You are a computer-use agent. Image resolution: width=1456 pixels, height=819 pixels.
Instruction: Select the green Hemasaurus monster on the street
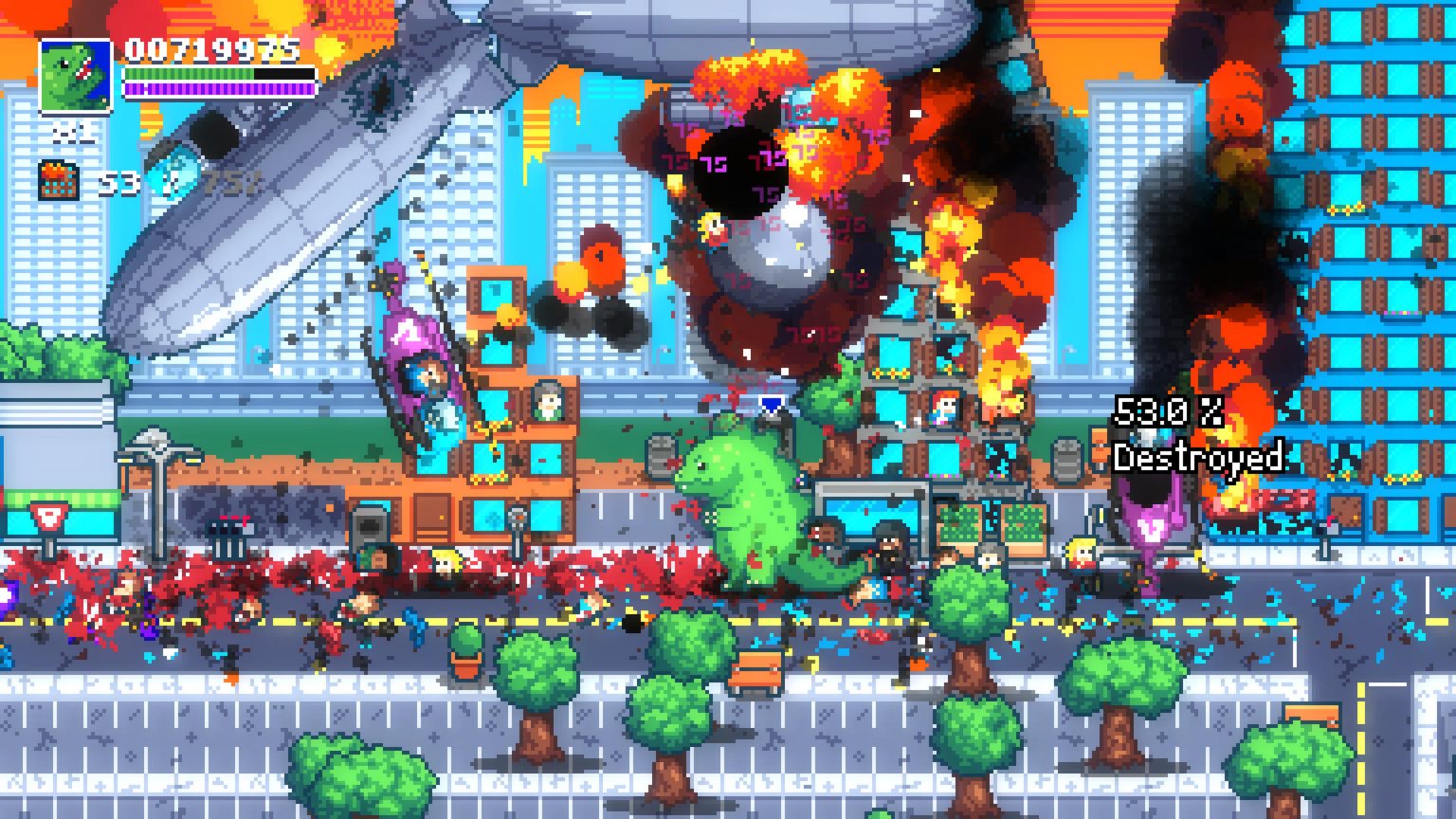click(x=749, y=512)
